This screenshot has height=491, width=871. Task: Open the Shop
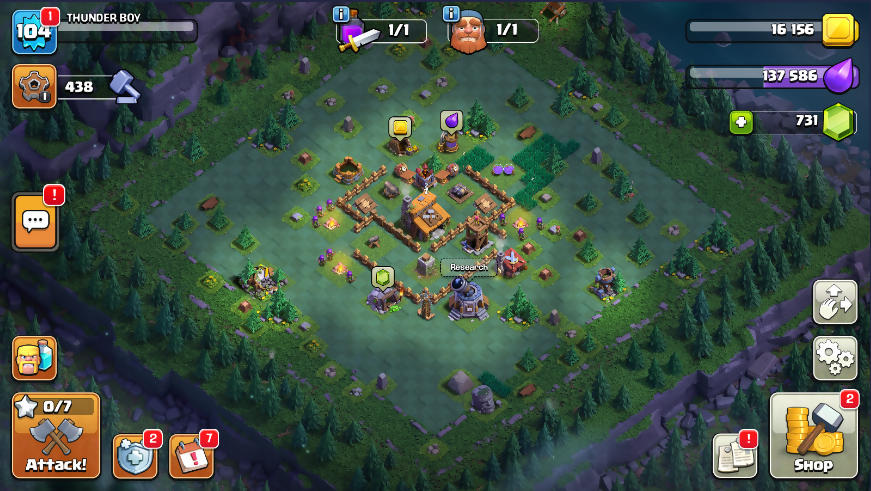pyautogui.click(x=813, y=435)
